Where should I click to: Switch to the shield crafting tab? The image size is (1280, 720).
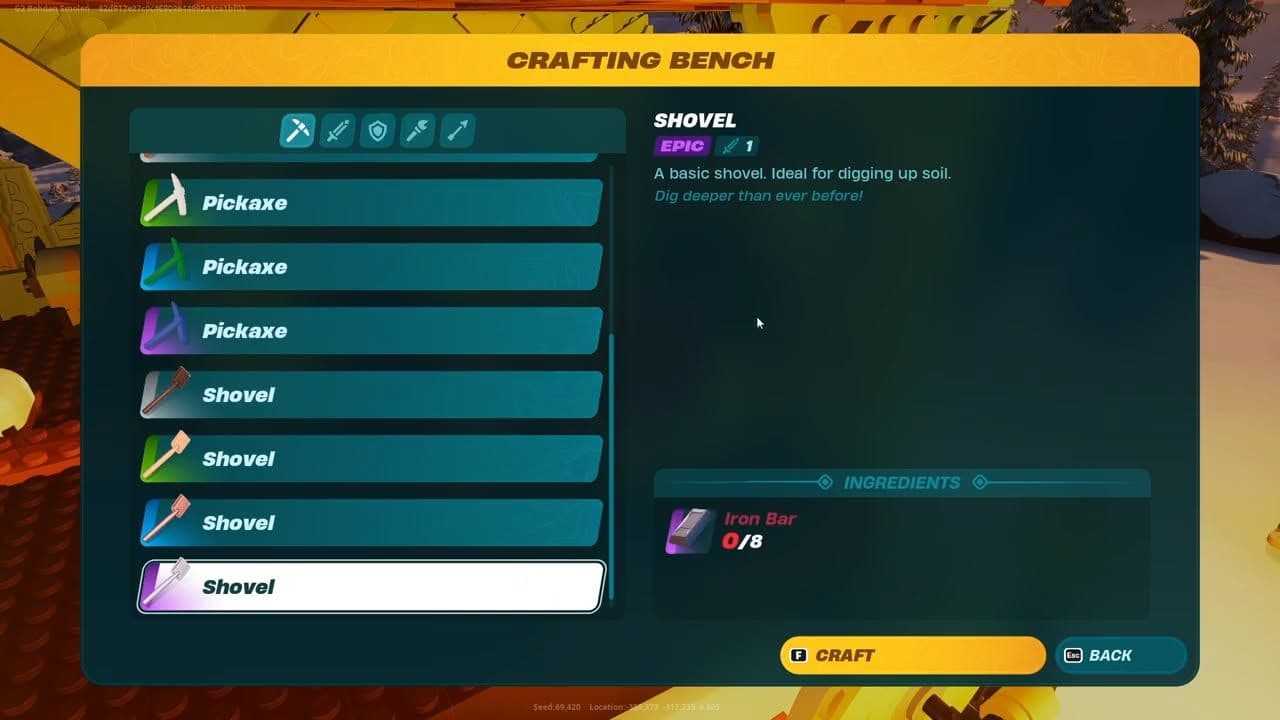(377, 129)
